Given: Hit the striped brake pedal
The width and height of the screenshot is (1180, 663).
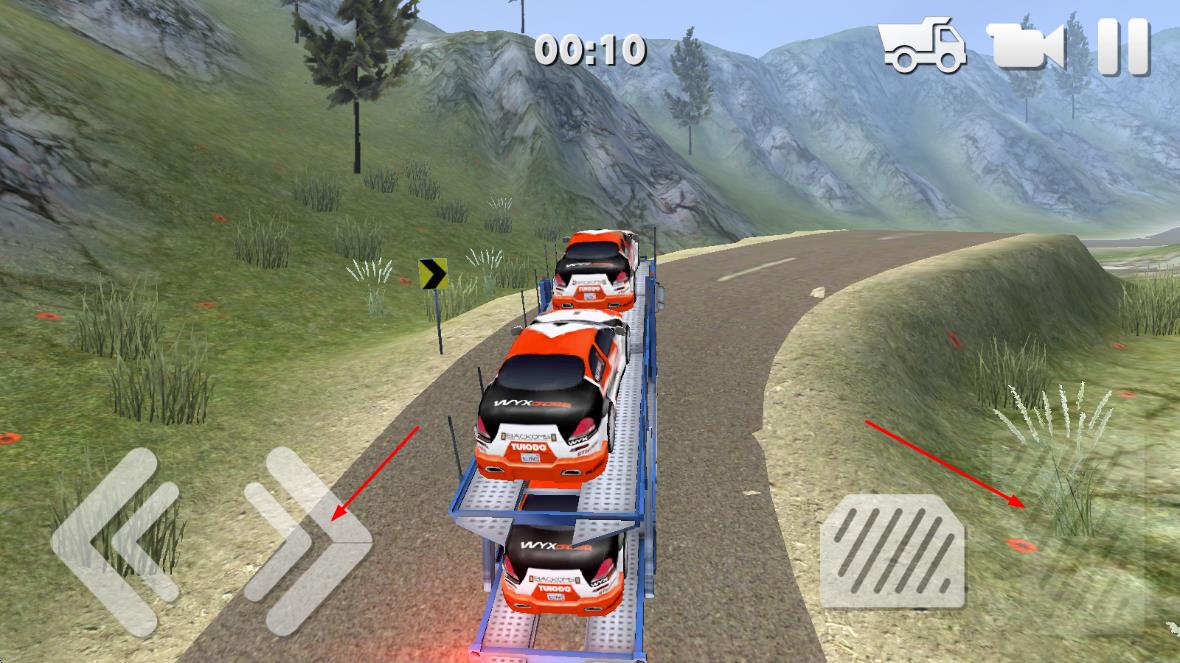Looking at the screenshot, I should (892, 551).
